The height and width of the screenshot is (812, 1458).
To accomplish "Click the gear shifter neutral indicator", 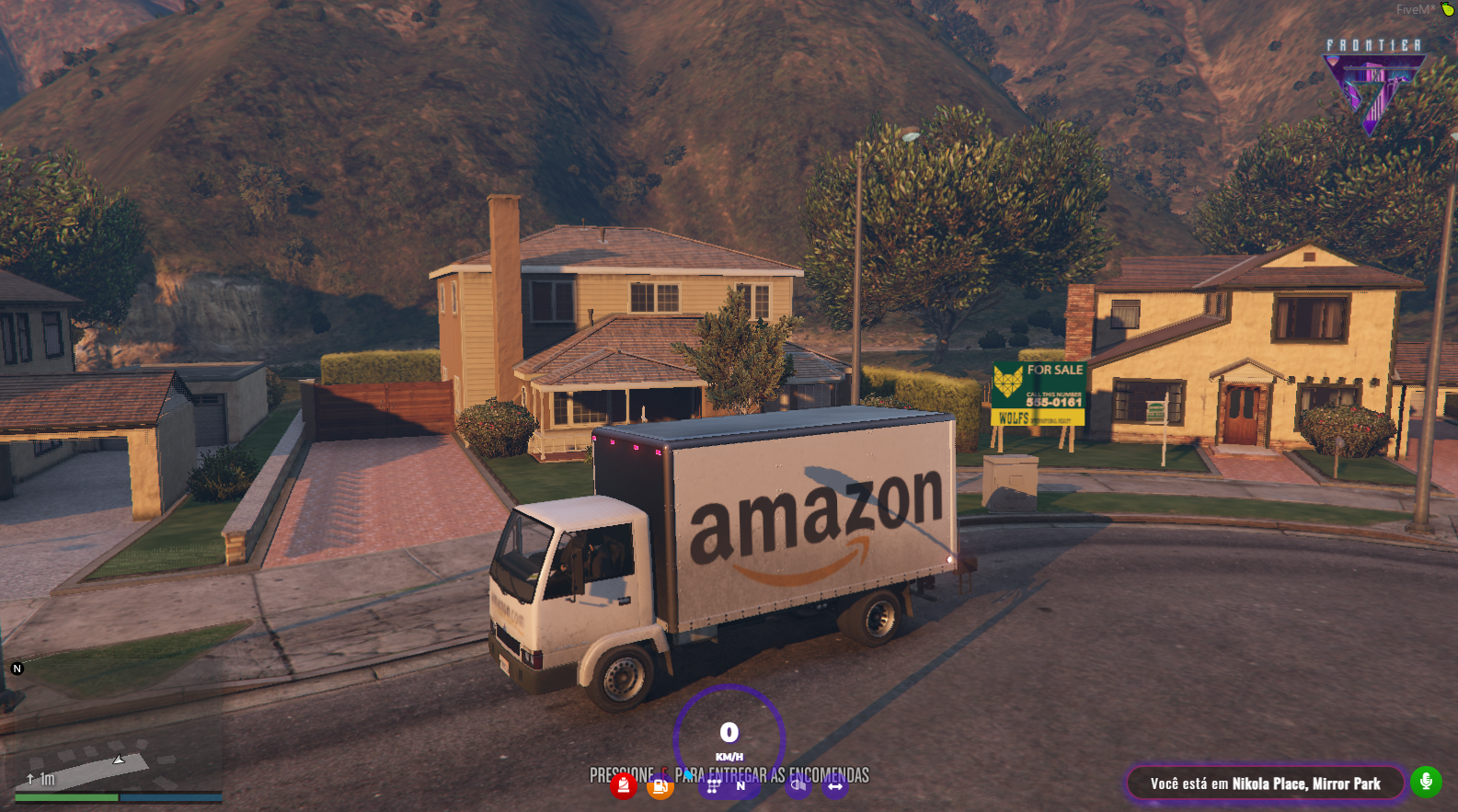I will click(x=727, y=786).
